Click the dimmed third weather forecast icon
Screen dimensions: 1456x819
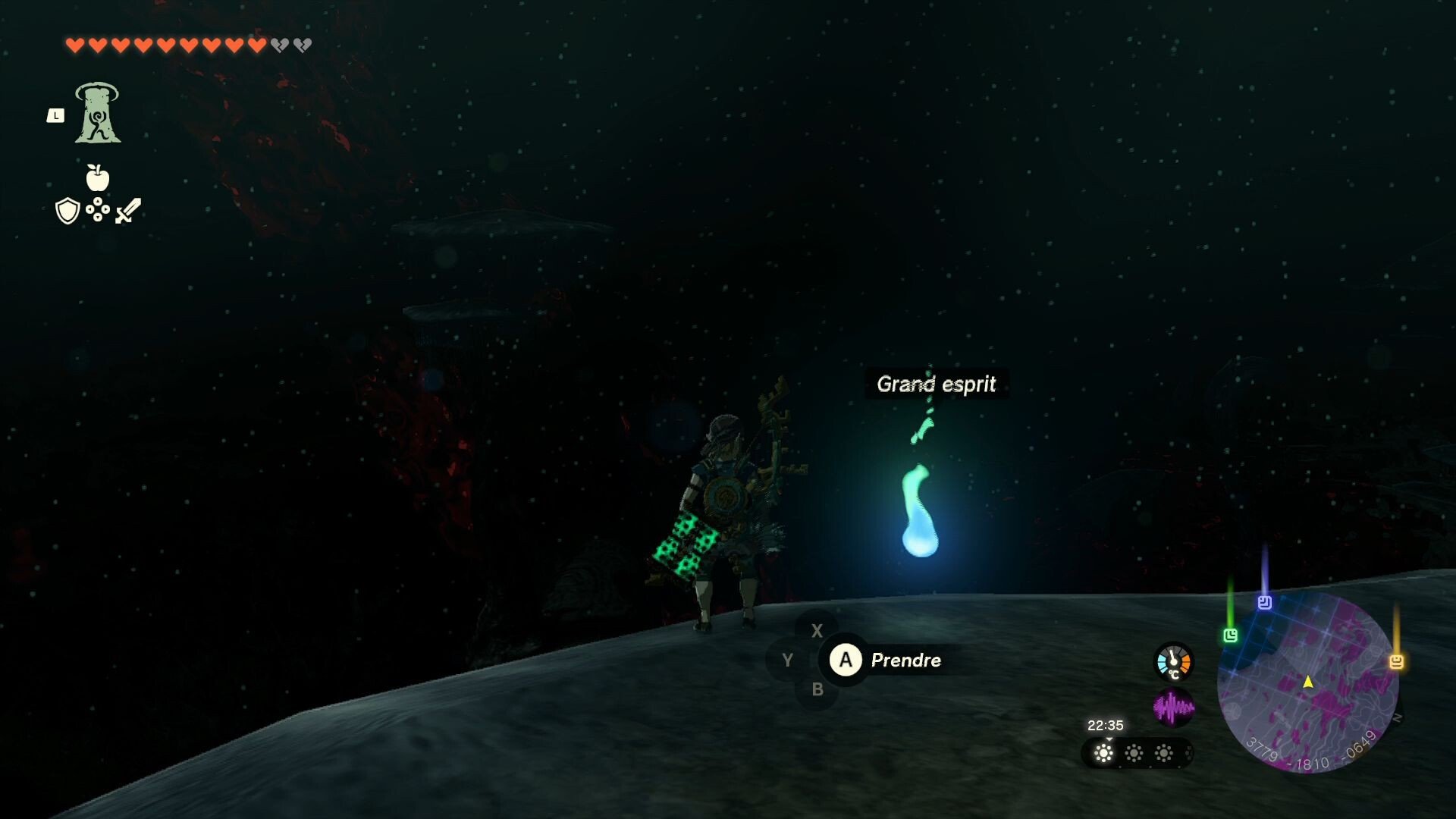point(1163,752)
